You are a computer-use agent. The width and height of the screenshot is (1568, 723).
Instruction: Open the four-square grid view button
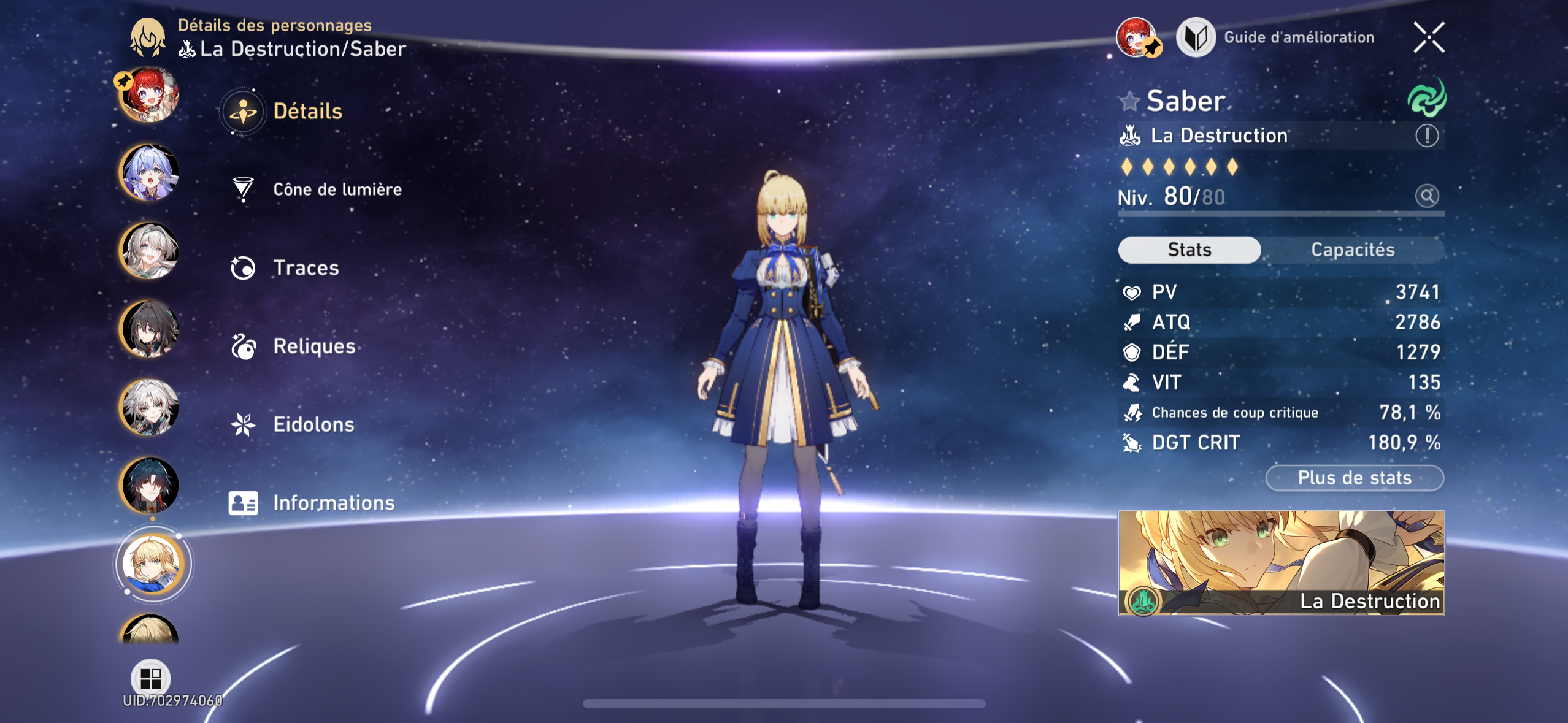coord(150,678)
